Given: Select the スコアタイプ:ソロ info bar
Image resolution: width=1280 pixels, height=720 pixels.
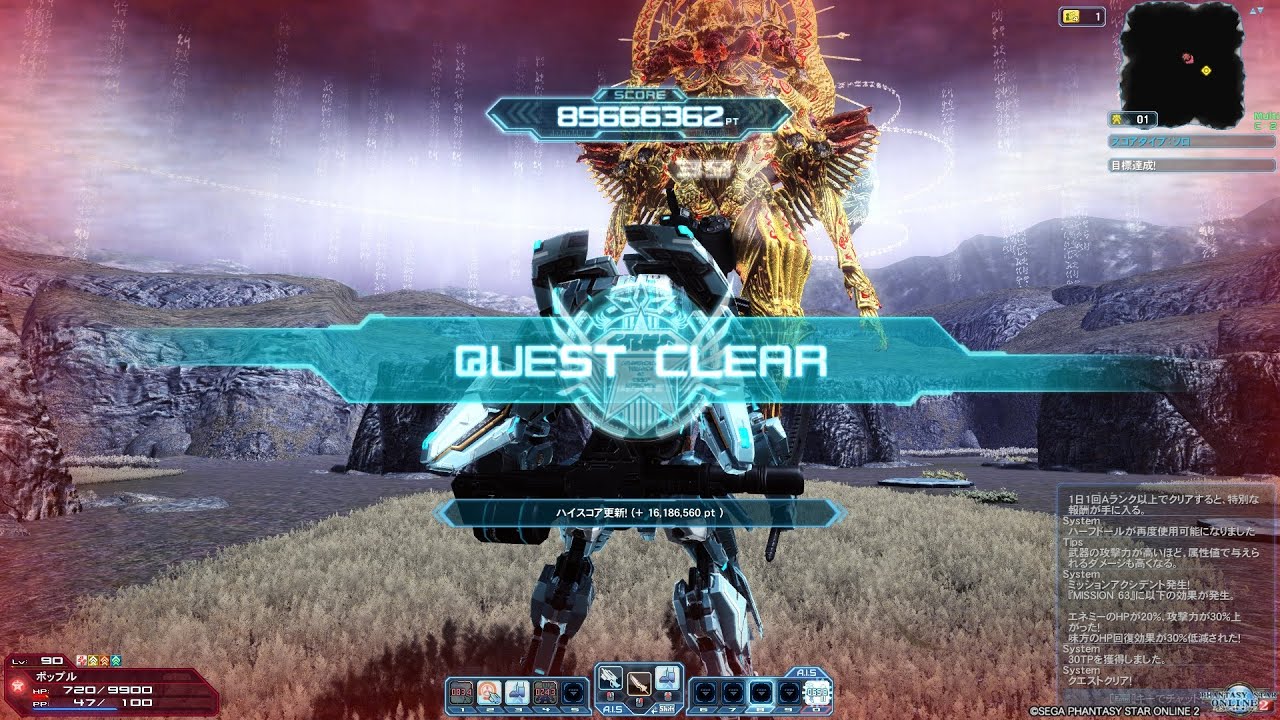Looking at the screenshot, I should click(1191, 142).
